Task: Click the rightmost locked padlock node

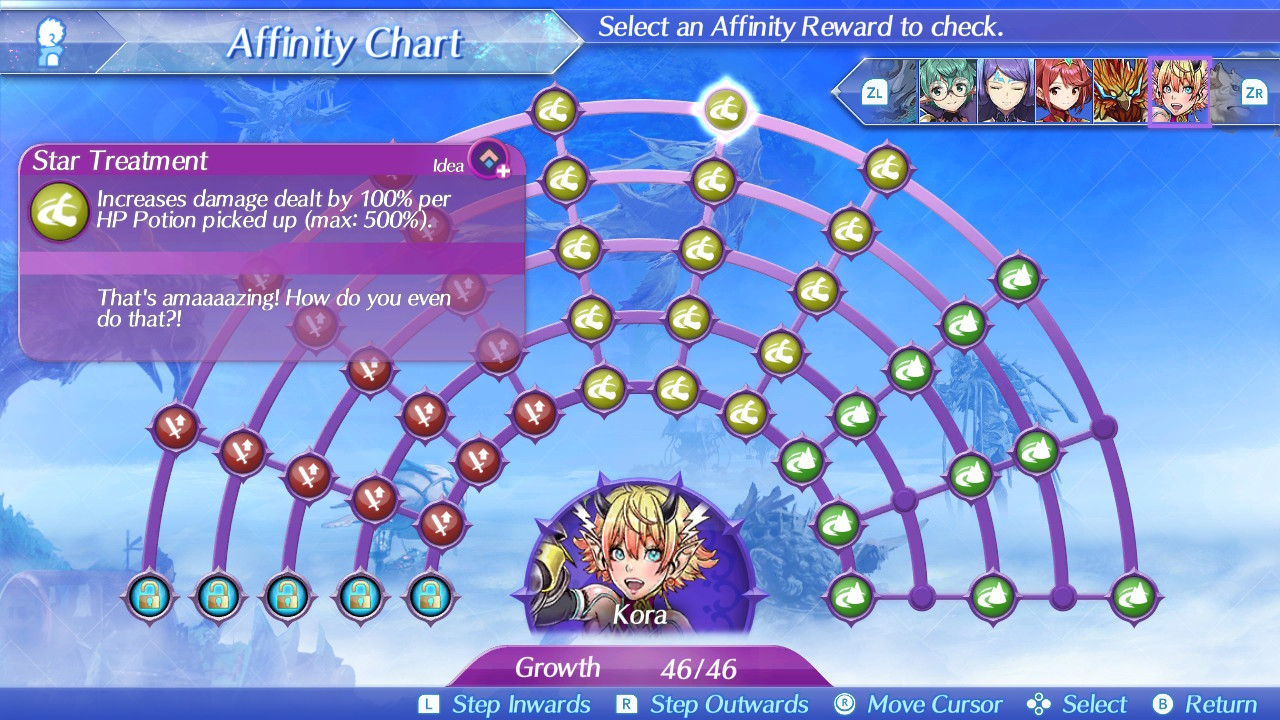Action: coord(430,597)
